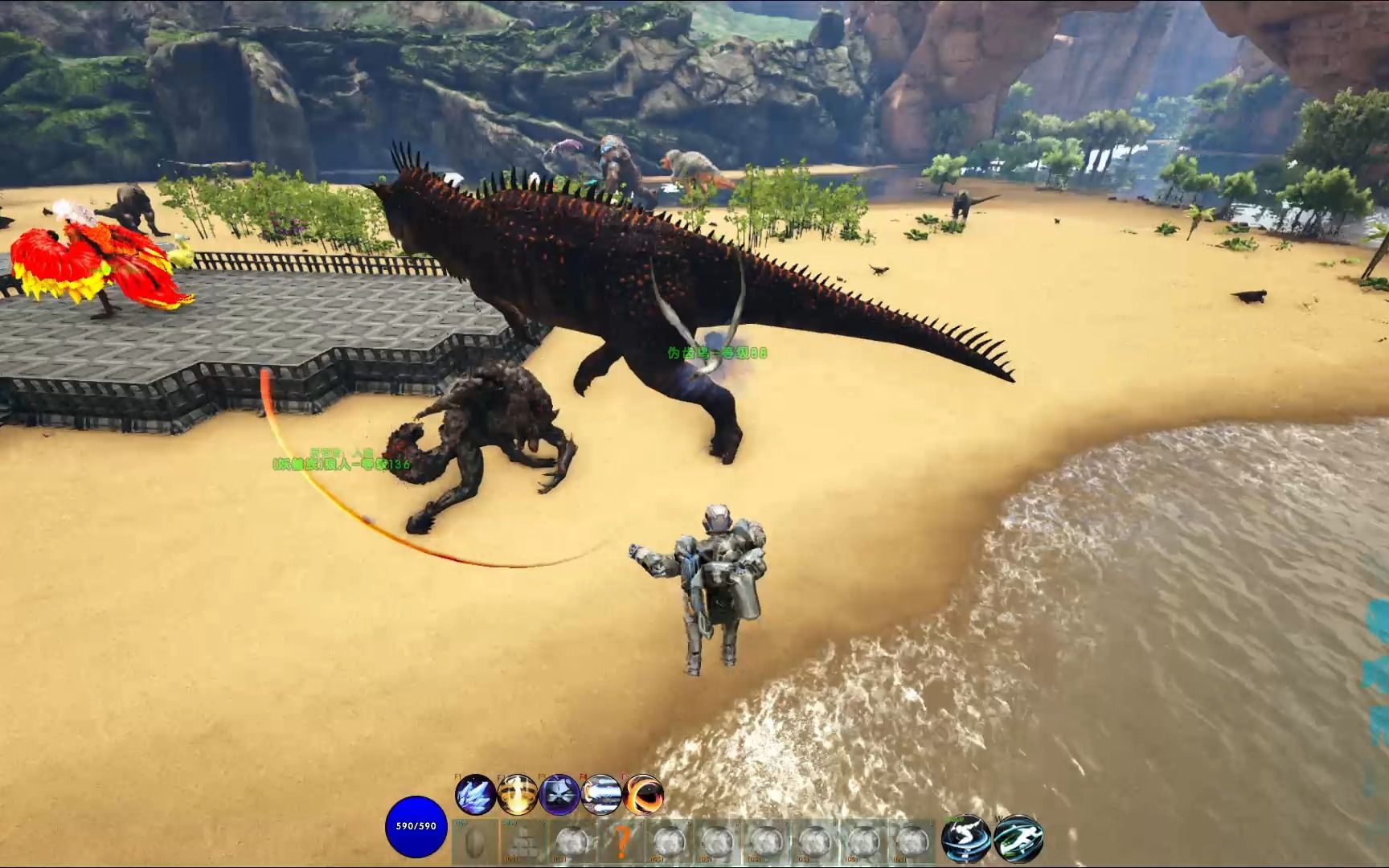This screenshot has width=1389, height=868.
Task: Activate the ice crystal shards skill
Action: (x=474, y=794)
